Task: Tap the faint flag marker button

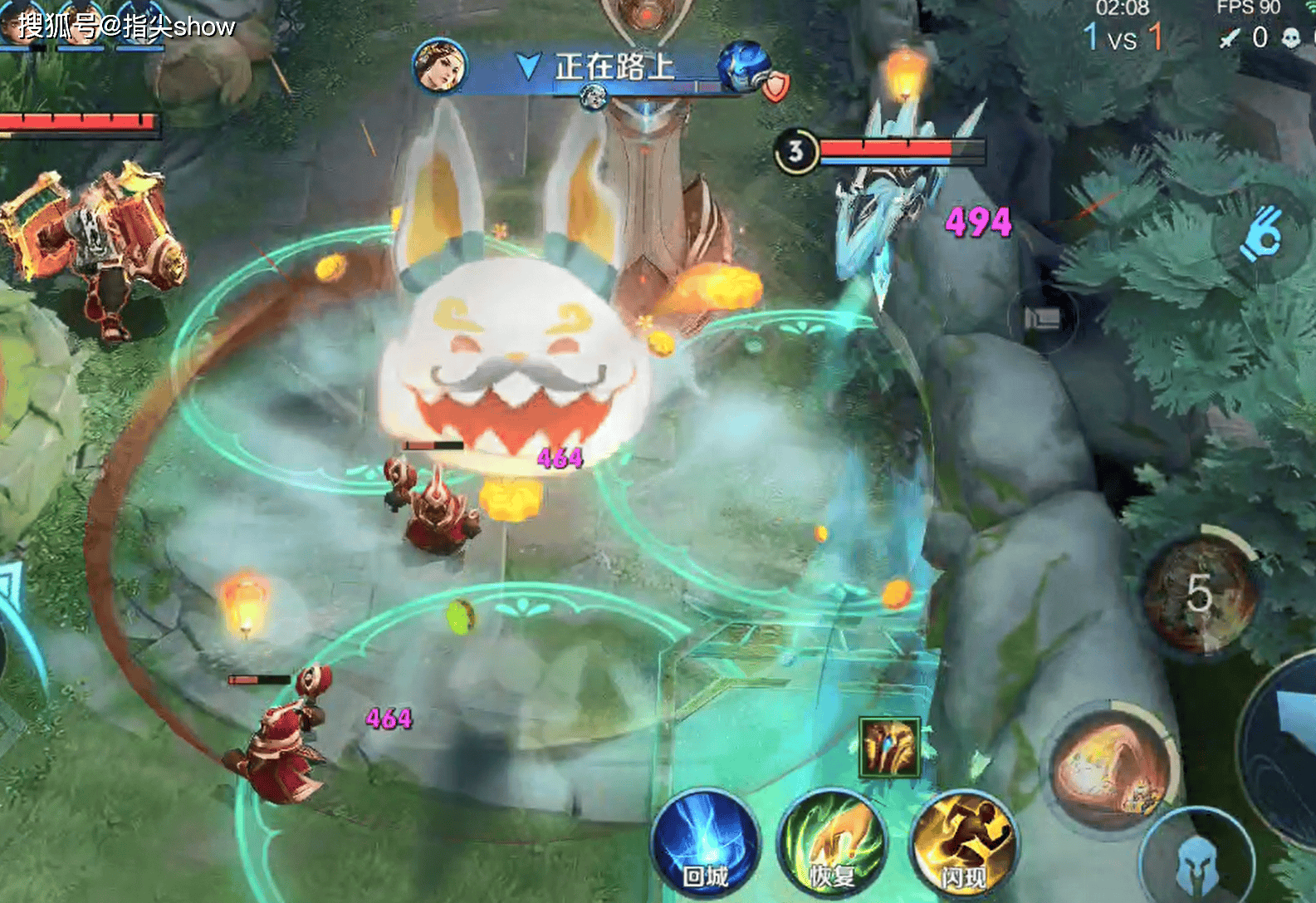Action: point(1043,318)
